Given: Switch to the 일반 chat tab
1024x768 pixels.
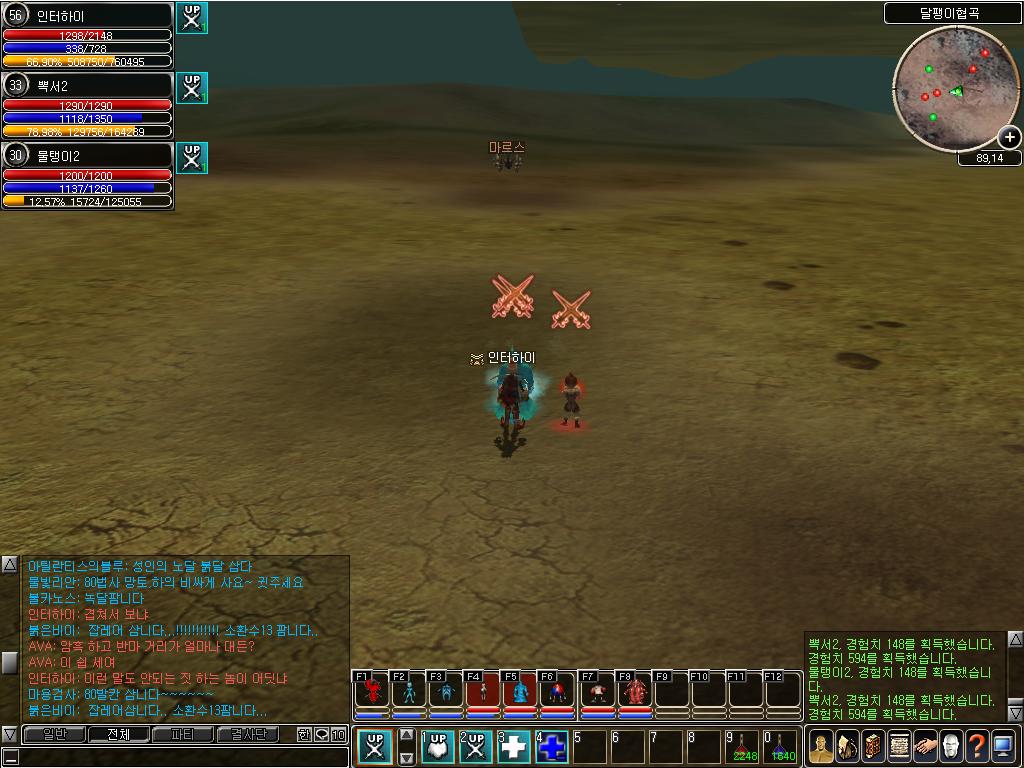Looking at the screenshot, I should [54, 735].
